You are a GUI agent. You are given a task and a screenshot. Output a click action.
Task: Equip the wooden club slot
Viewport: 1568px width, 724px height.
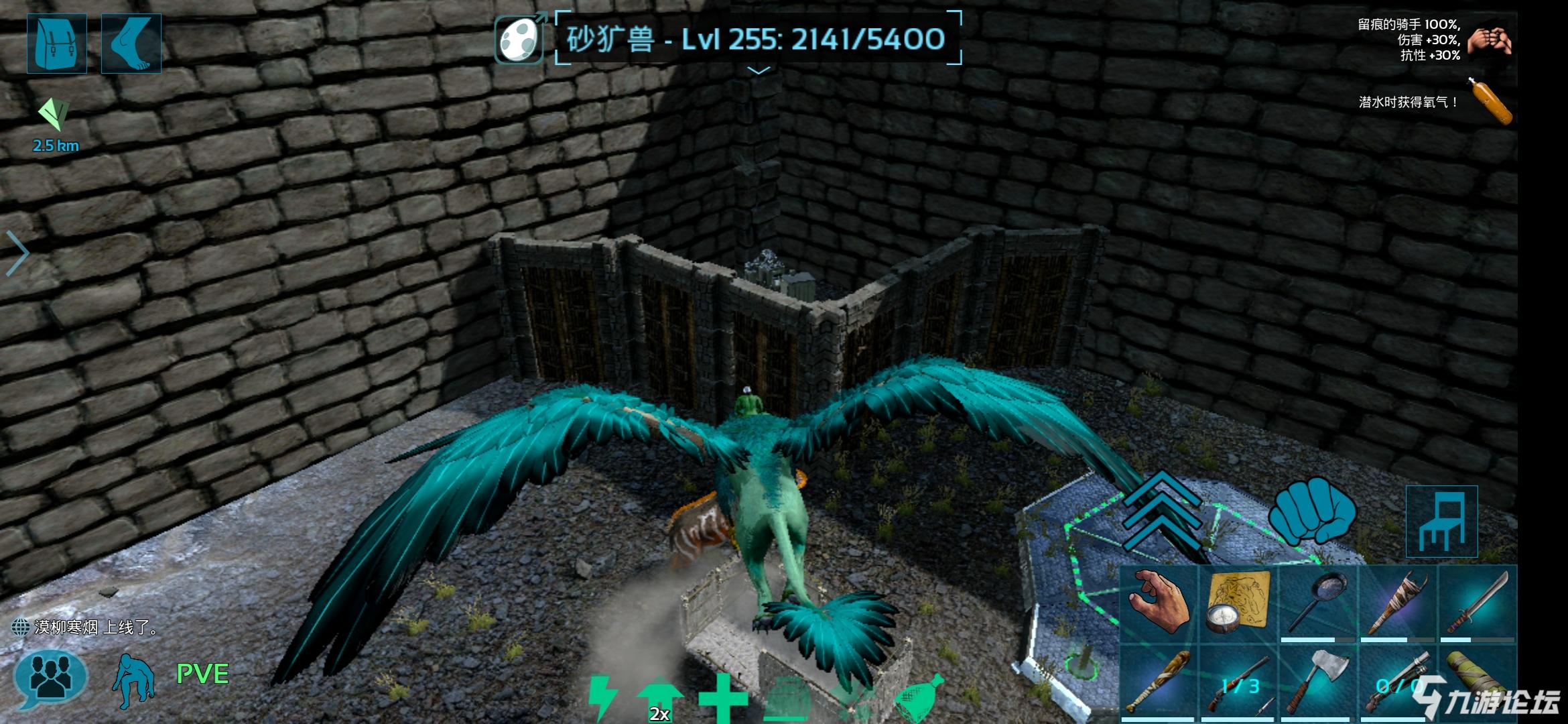coord(1159,684)
